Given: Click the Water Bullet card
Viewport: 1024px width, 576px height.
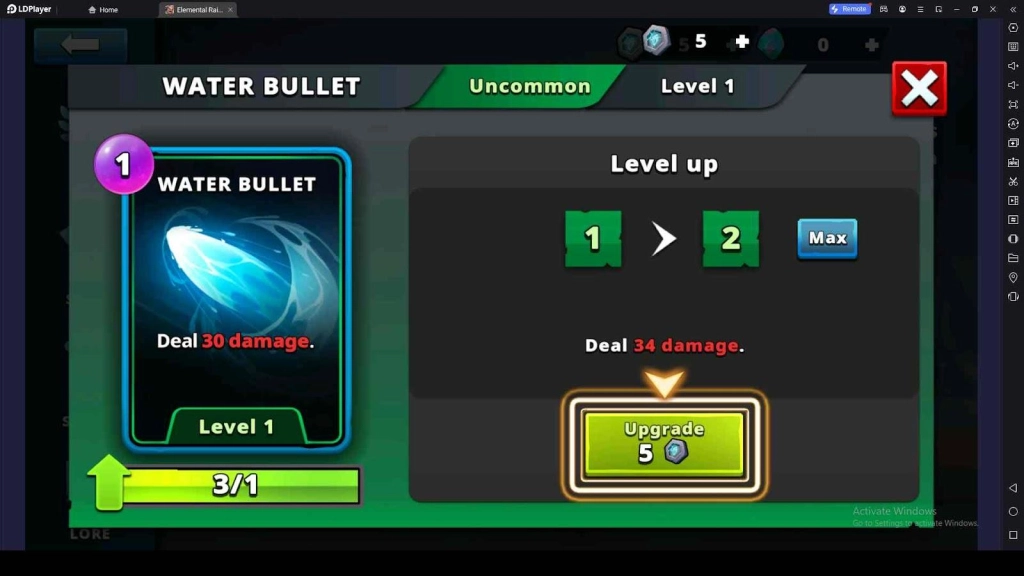Looking at the screenshot, I should tap(236, 298).
